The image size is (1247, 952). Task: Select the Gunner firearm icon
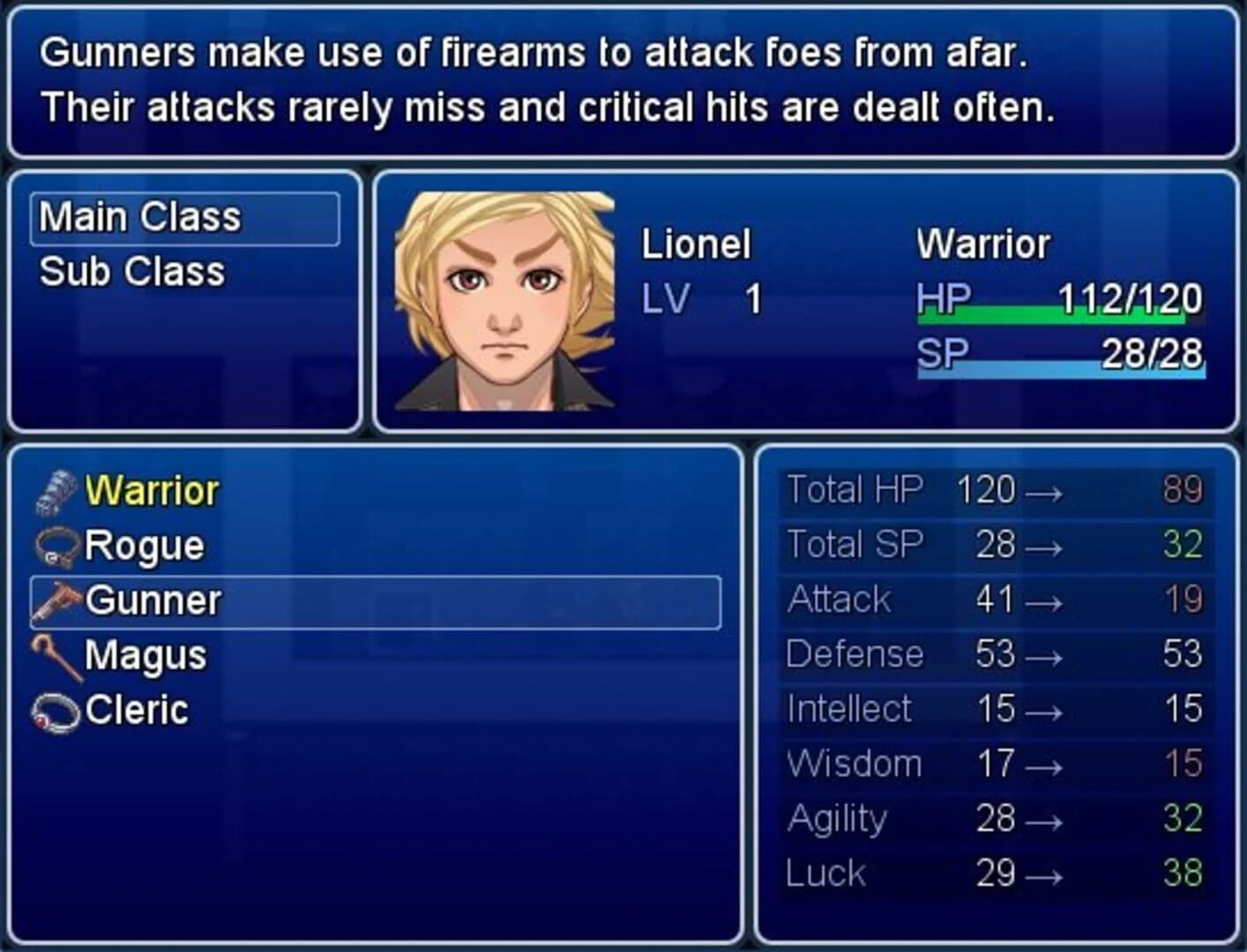[x=56, y=599]
